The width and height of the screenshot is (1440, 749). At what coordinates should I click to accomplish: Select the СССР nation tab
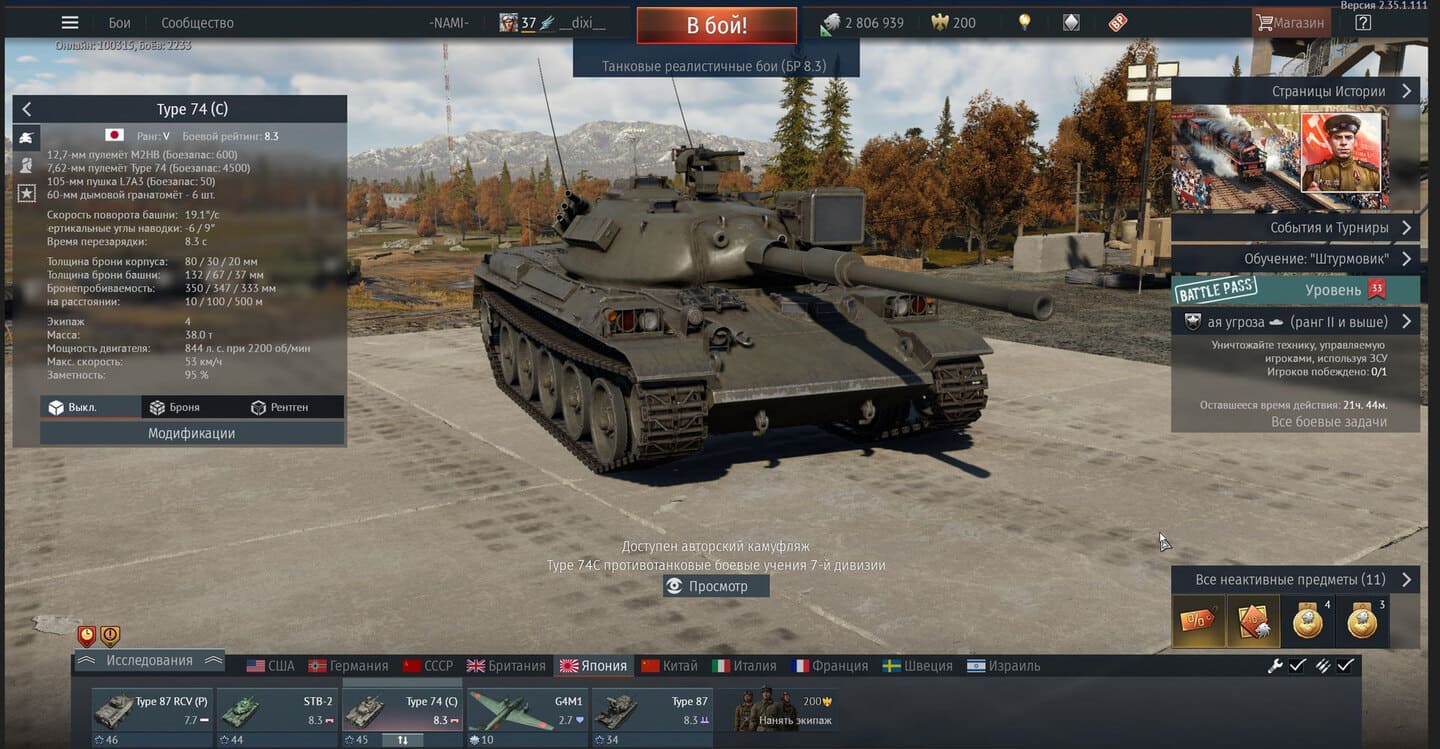[428, 666]
